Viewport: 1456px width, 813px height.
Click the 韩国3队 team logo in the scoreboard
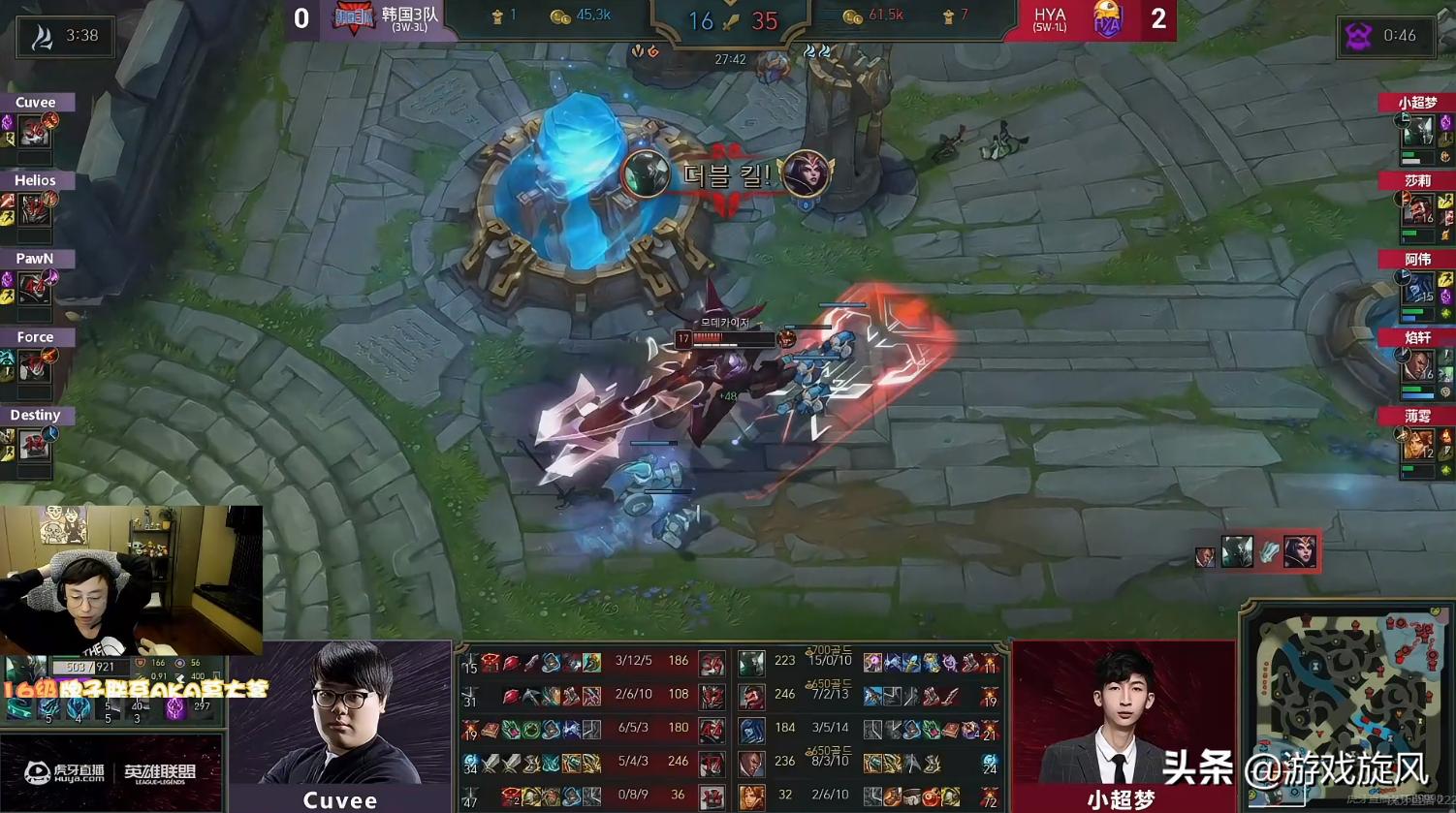356,19
